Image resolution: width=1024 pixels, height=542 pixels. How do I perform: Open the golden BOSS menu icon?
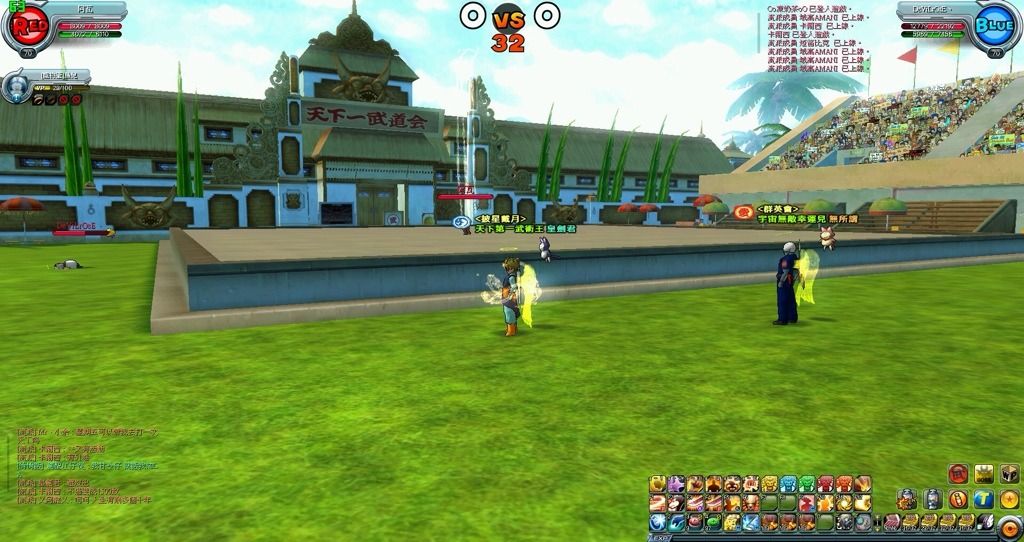click(x=984, y=474)
